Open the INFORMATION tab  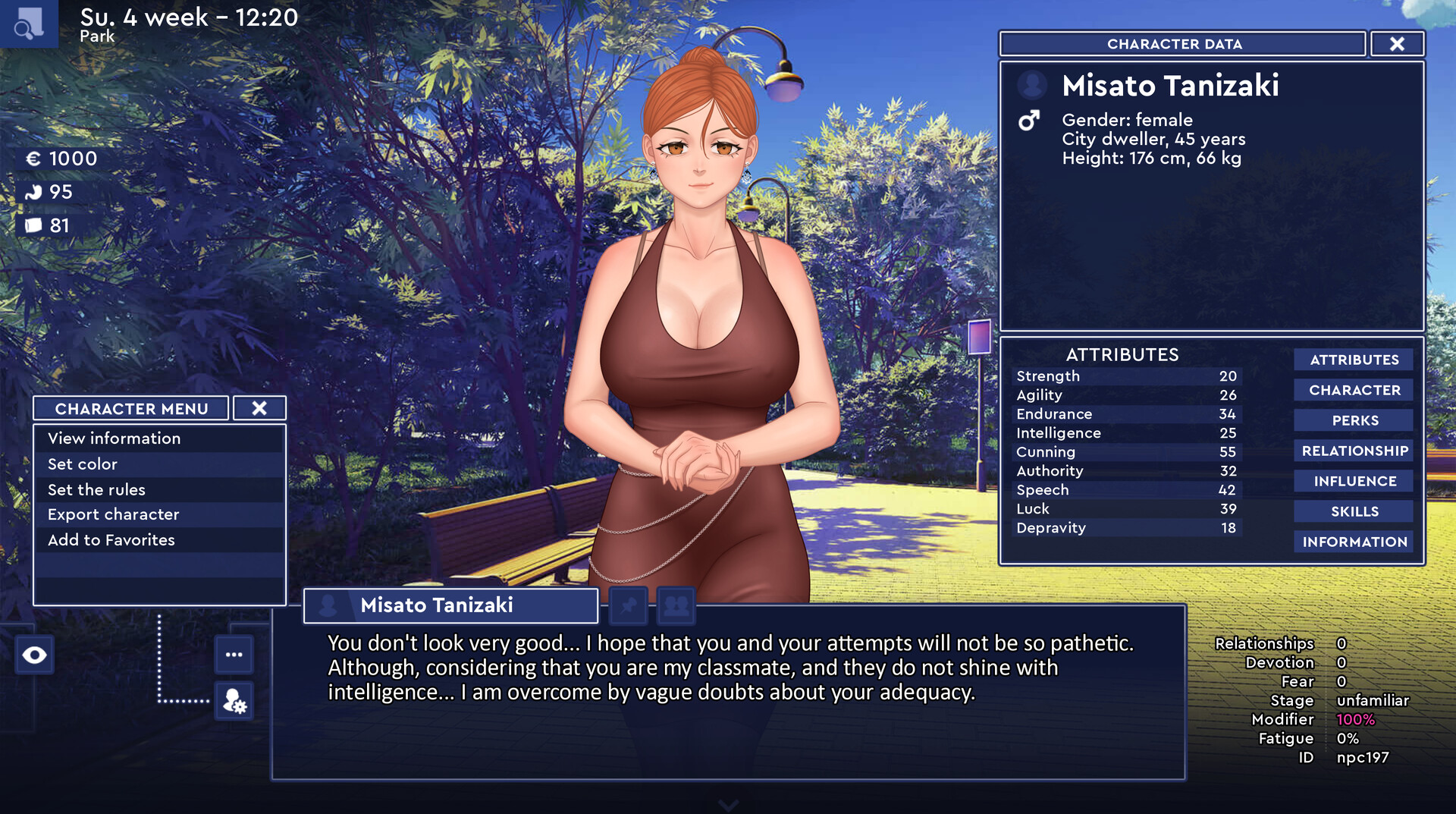click(x=1353, y=541)
